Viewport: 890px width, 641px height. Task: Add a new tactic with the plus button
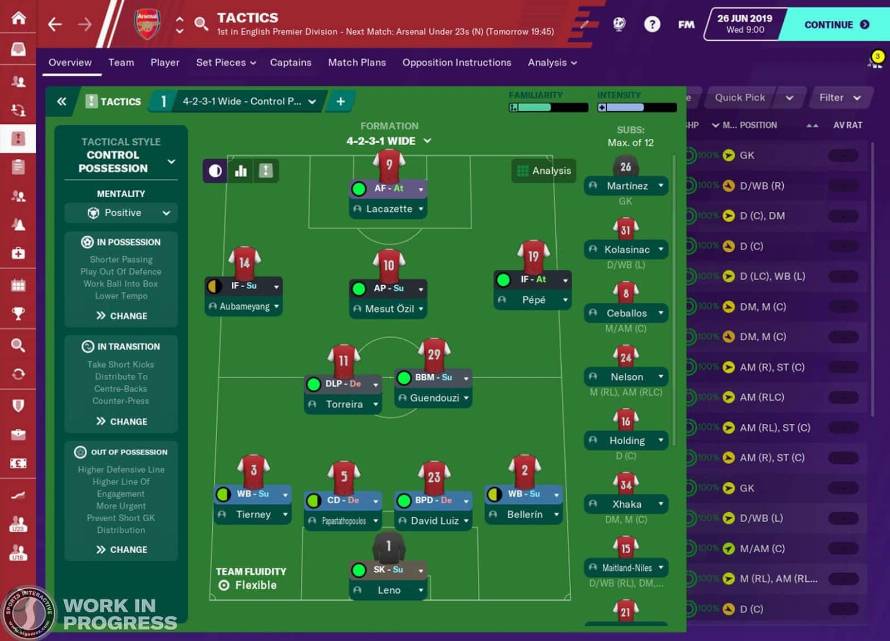pos(340,101)
